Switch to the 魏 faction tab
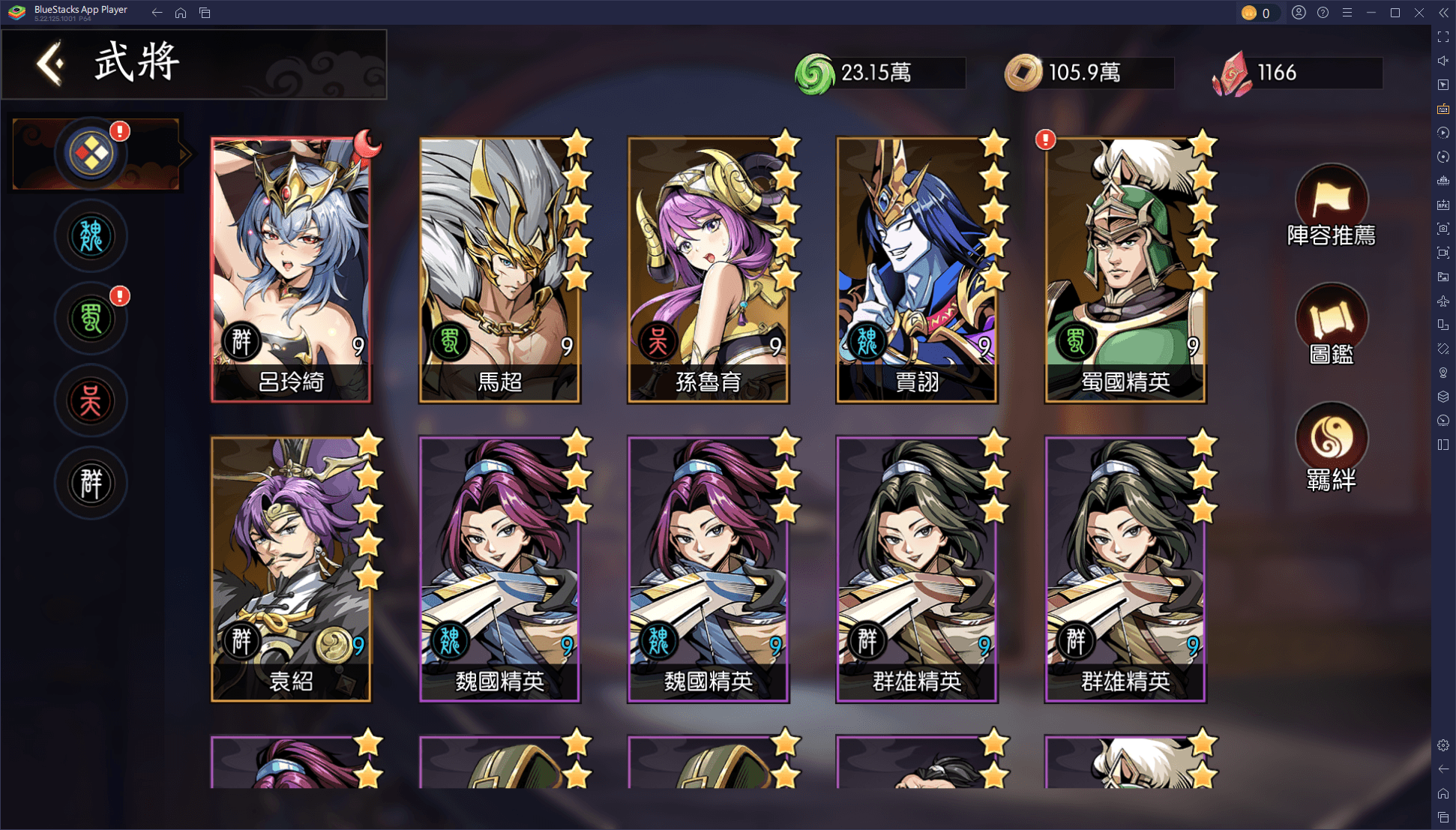 tap(91, 237)
